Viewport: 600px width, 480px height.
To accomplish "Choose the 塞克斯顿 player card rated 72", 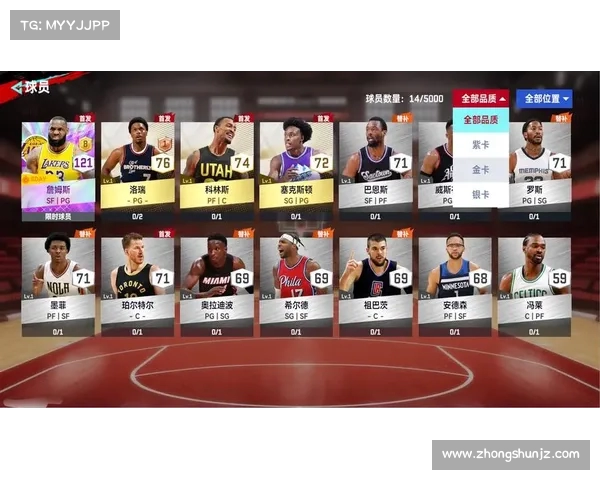I will coord(296,168).
